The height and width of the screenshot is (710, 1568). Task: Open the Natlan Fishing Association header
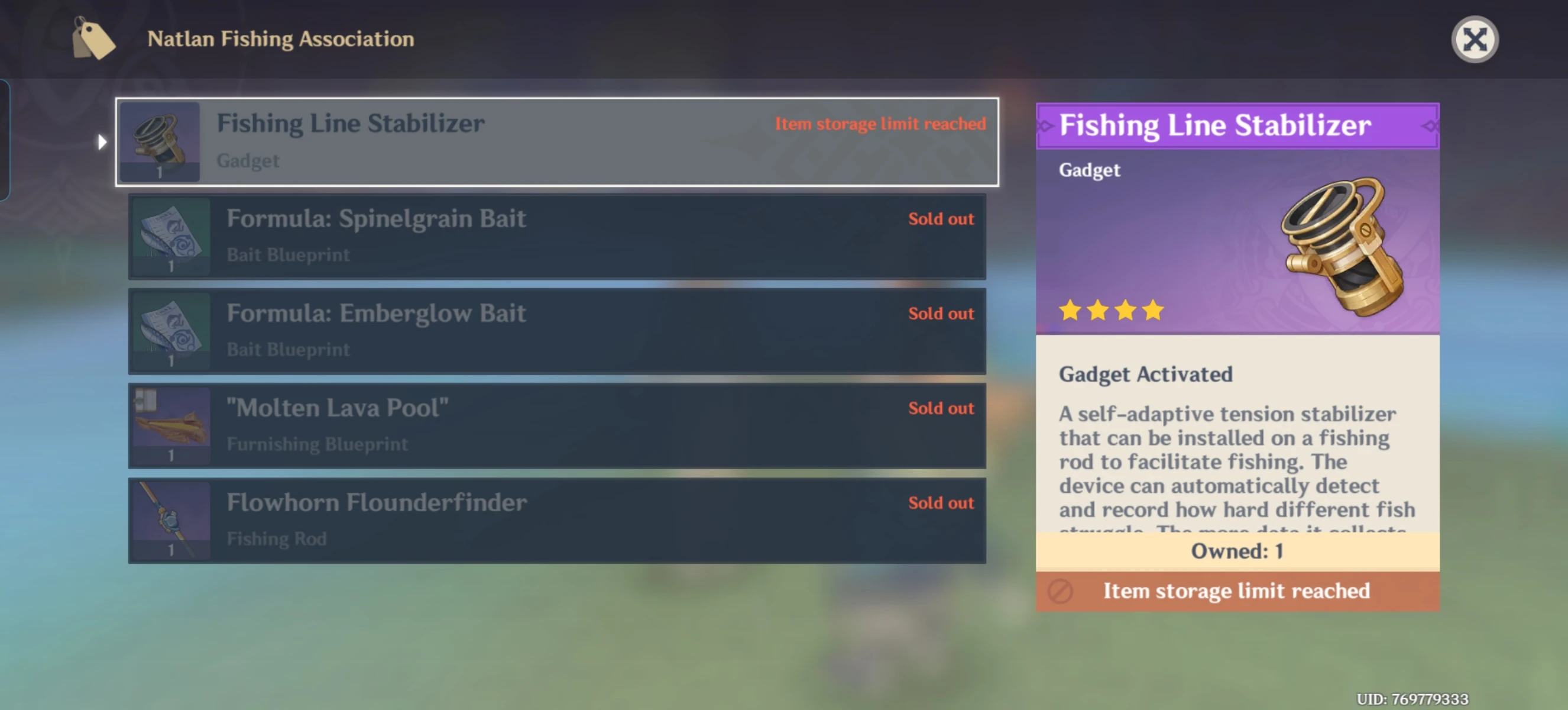281,39
